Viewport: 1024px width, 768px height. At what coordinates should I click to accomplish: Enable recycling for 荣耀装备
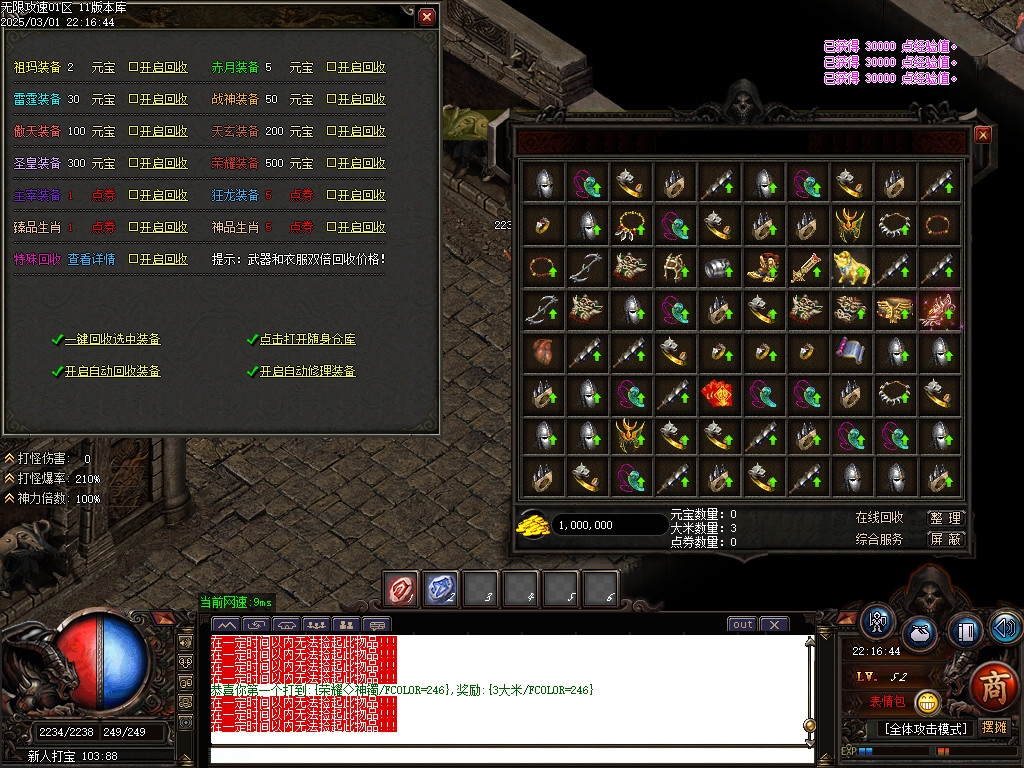[x=356, y=163]
